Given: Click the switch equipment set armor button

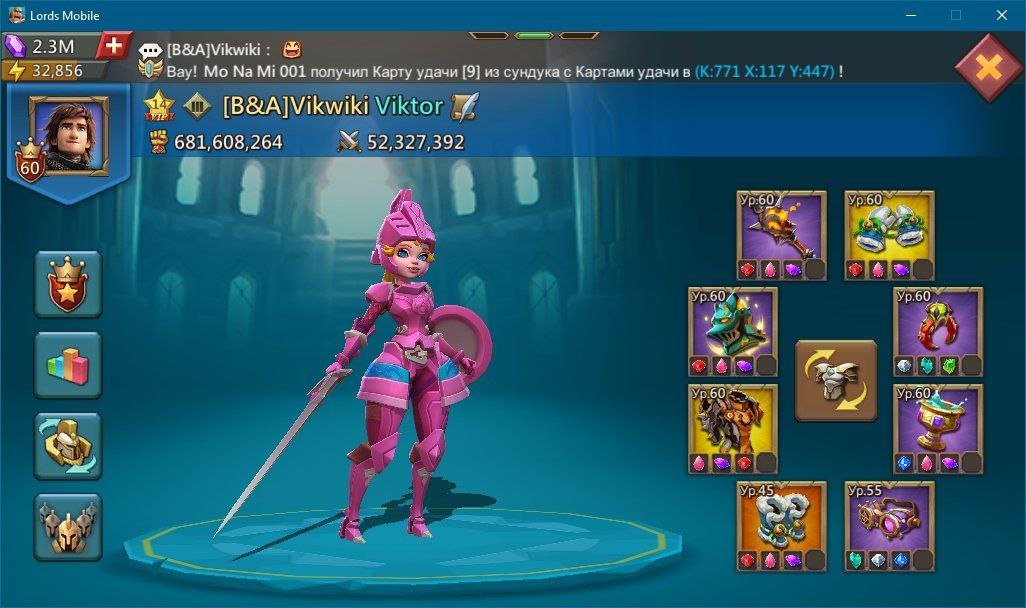Looking at the screenshot, I should click(836, 380).
